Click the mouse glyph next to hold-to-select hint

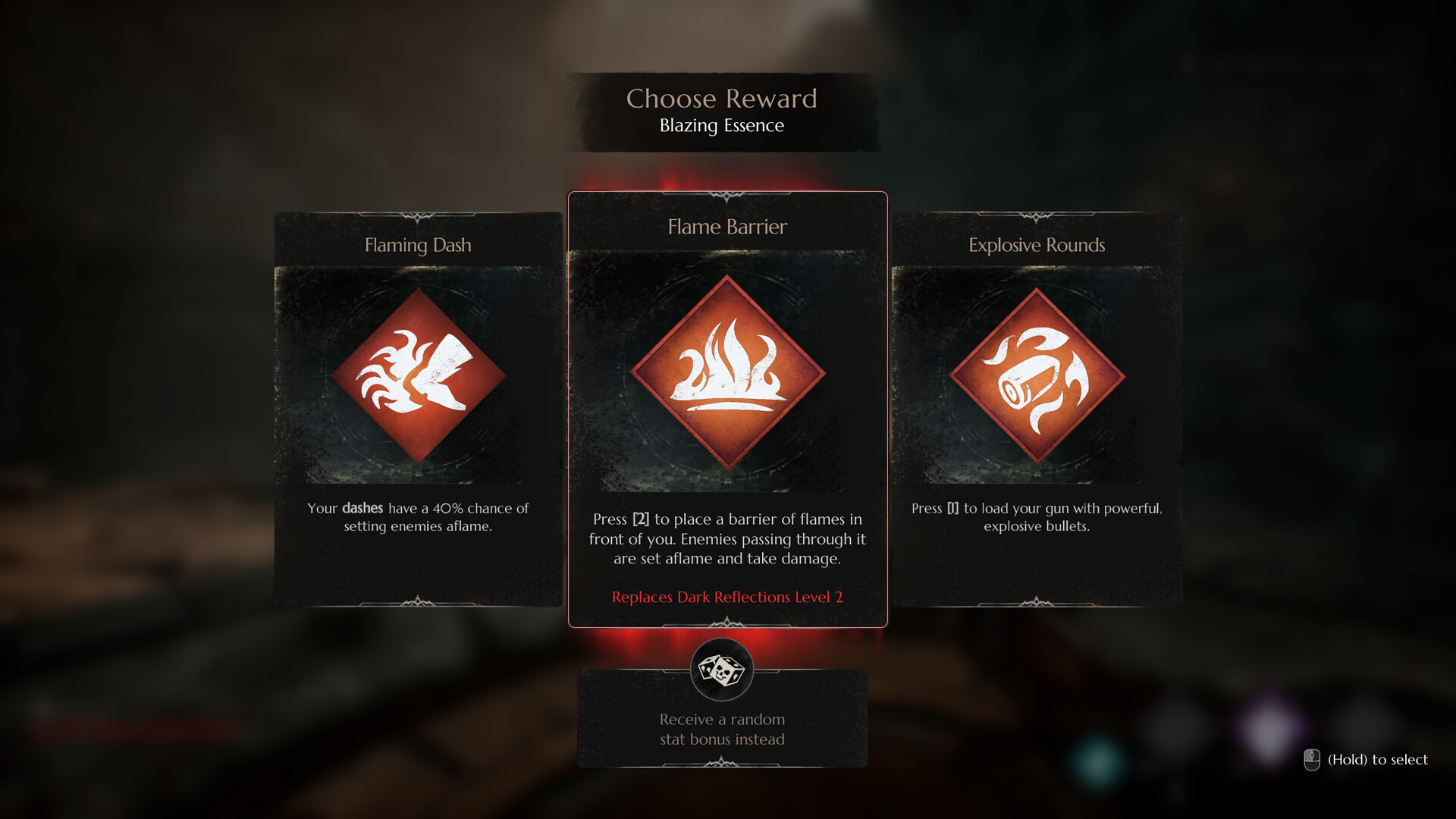[1311, 758]
